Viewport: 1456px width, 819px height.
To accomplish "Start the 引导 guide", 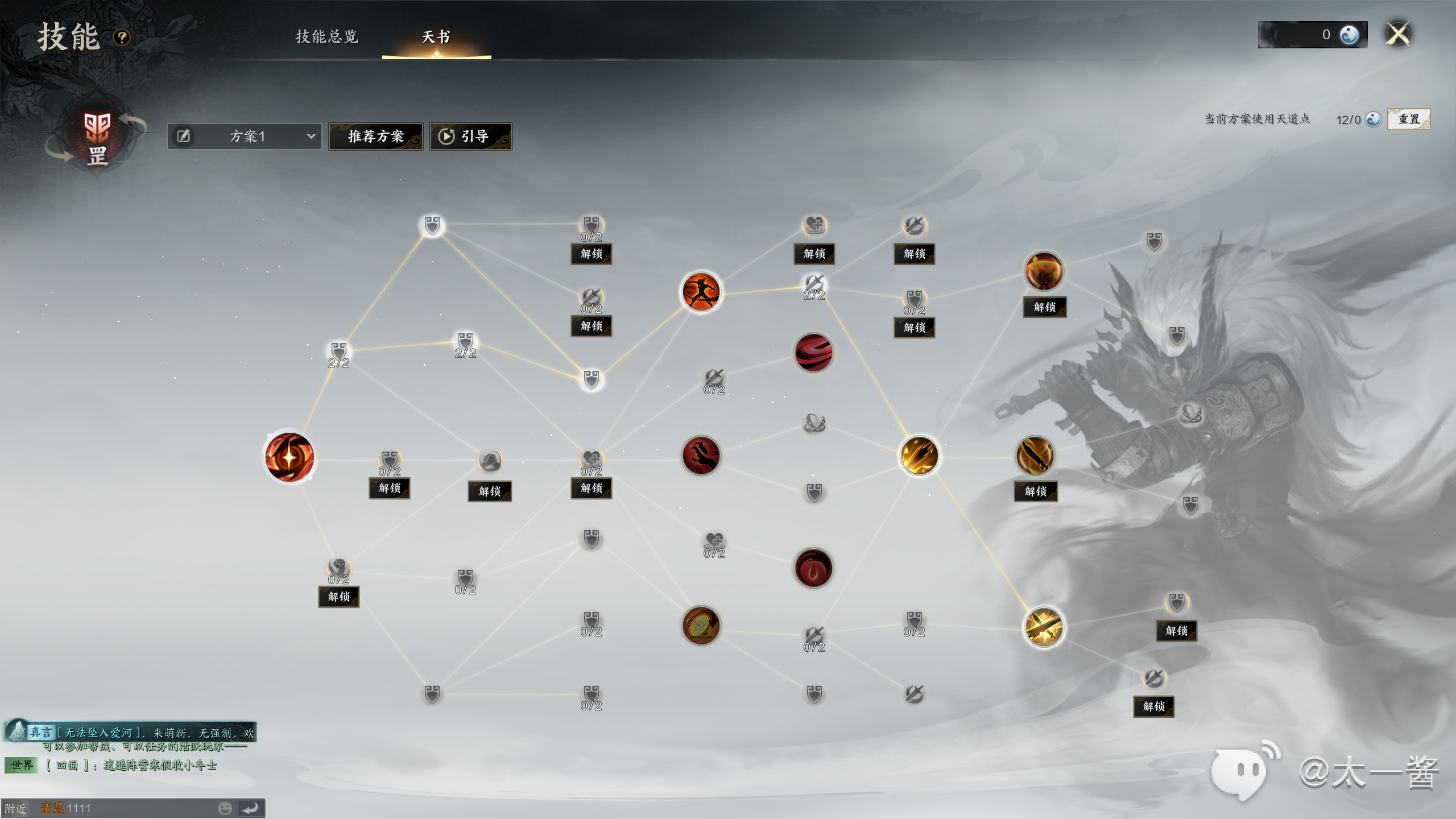I will coord(470,136).
